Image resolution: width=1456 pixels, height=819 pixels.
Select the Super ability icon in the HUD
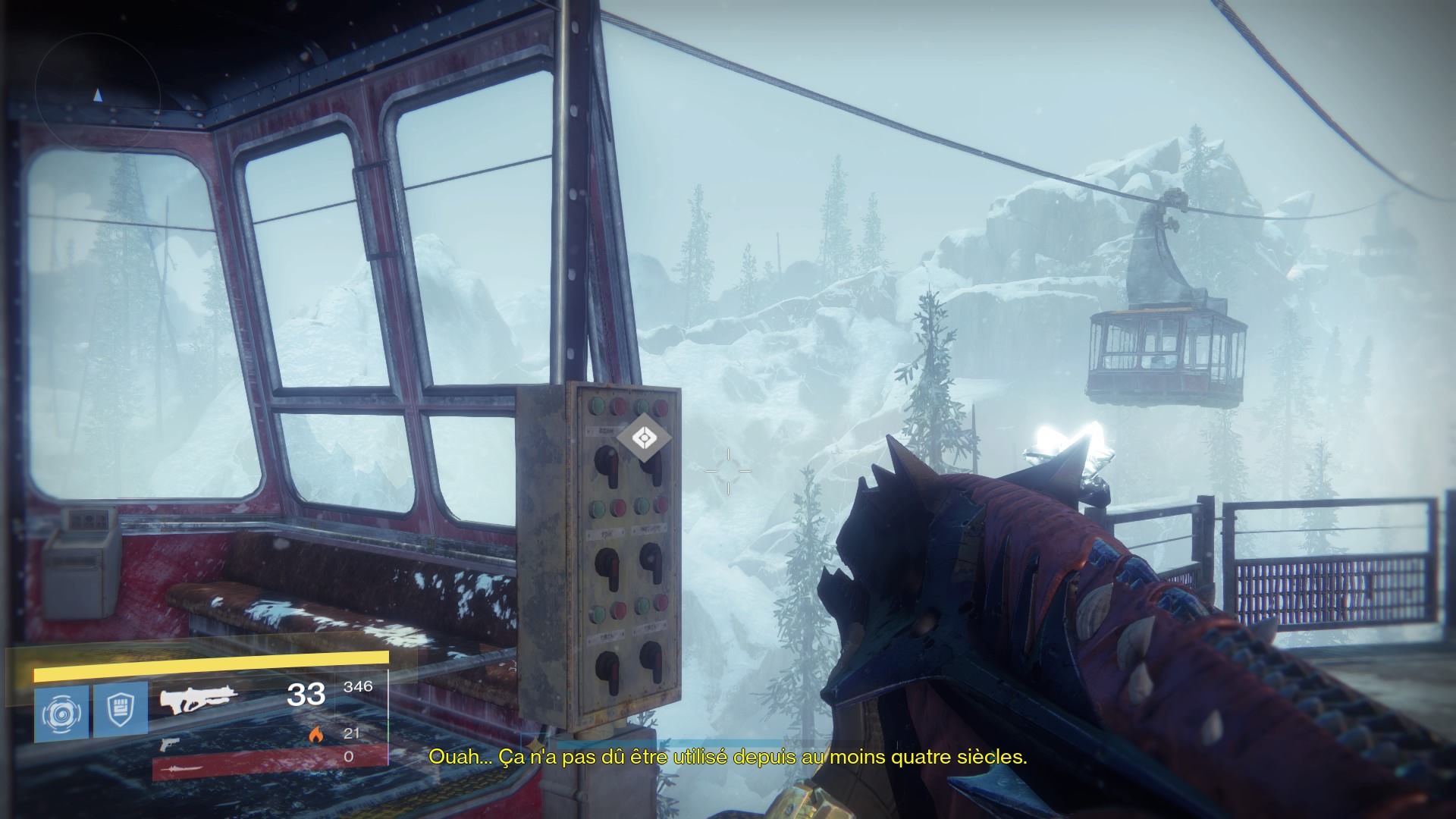62,709
